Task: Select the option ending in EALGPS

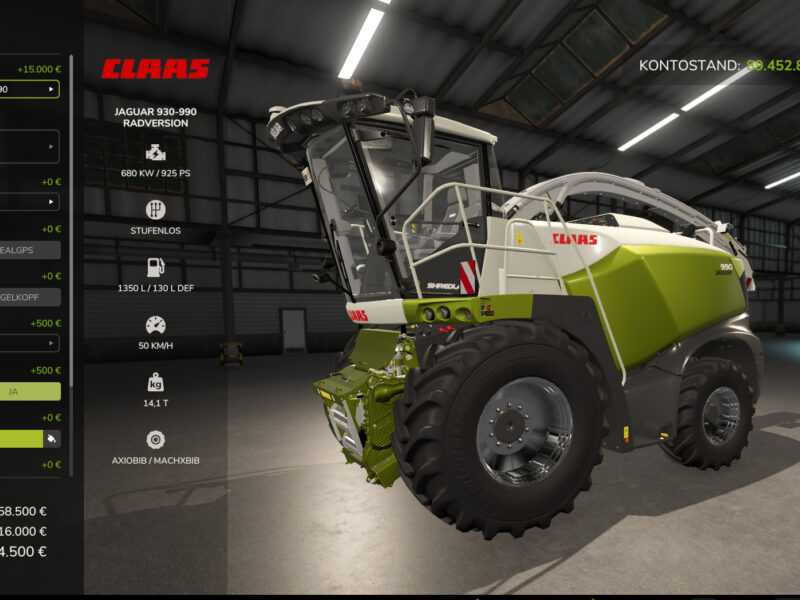Action: (x=29, y=250)
